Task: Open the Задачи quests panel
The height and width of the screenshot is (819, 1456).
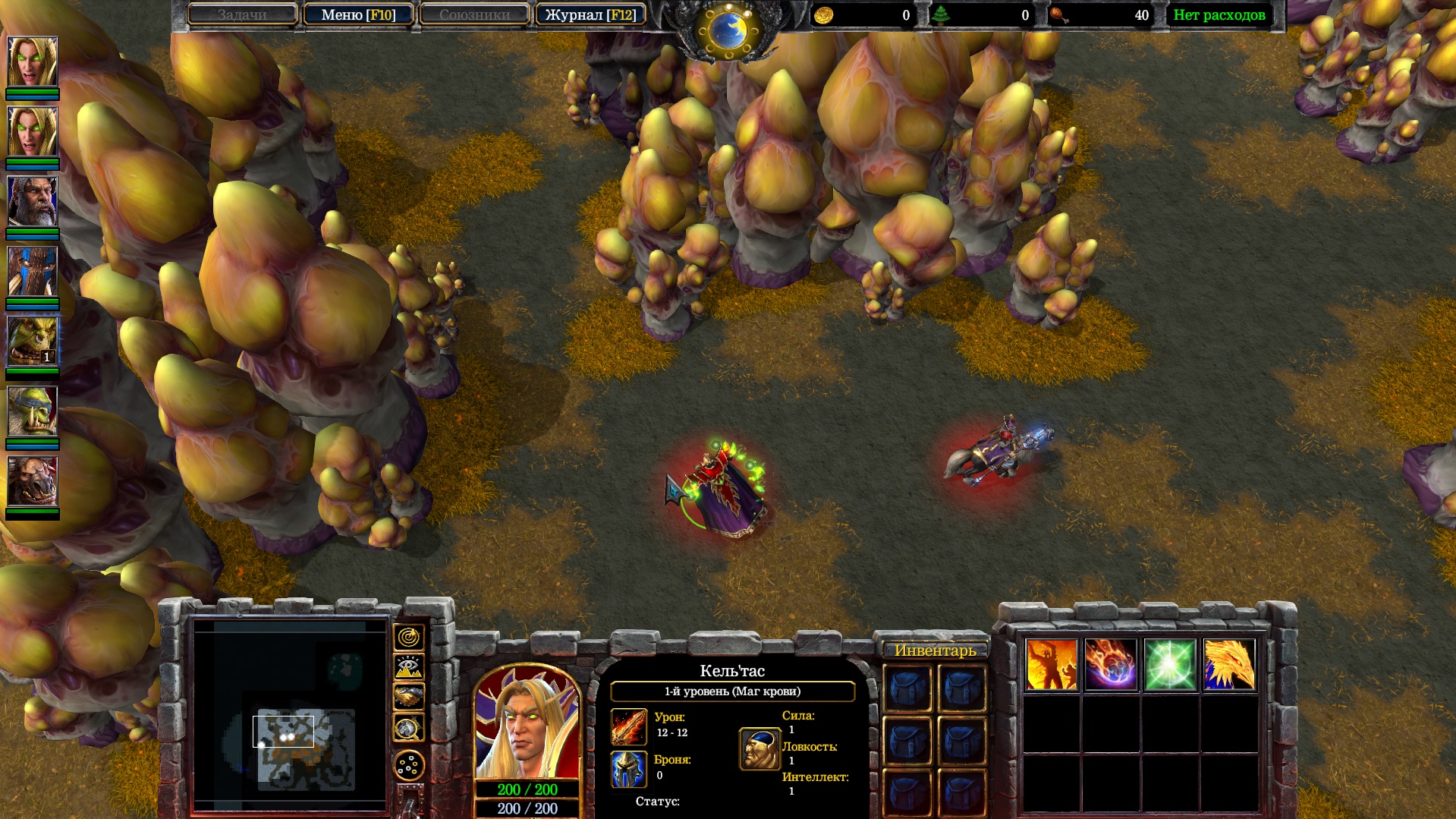Action: (242, 14)
